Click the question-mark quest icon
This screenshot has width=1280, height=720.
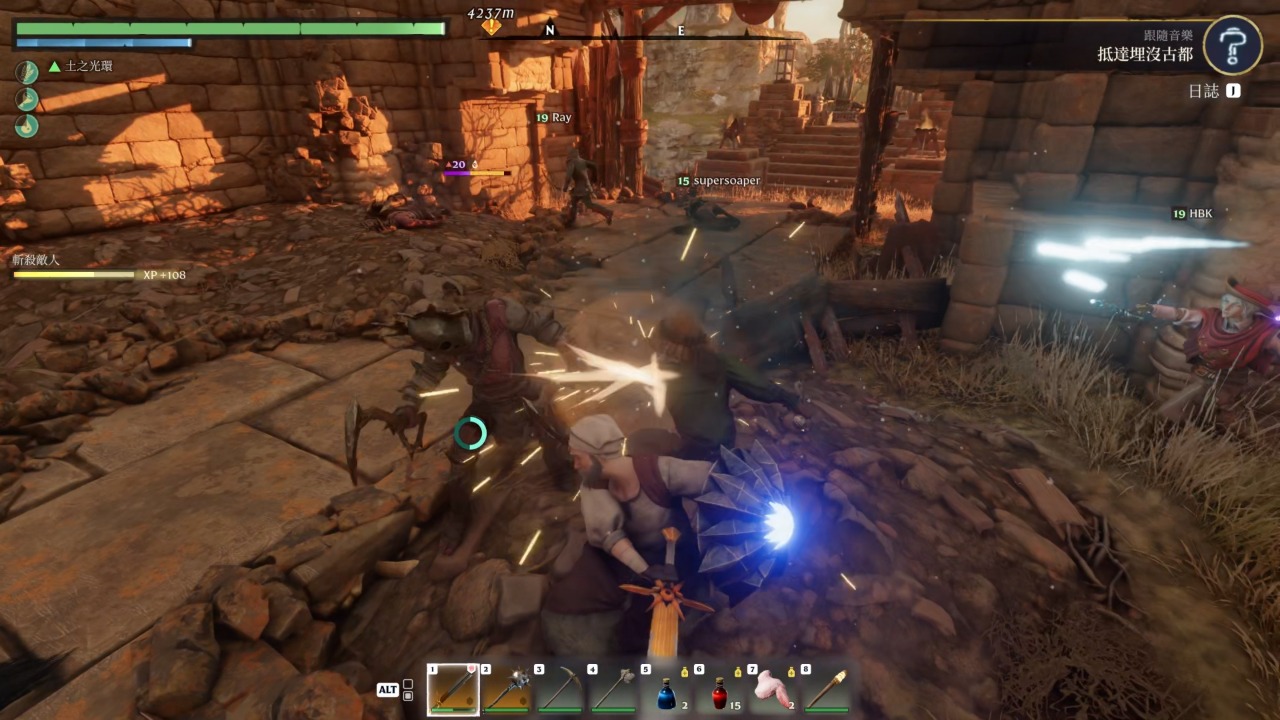(x=1232, y=45)
